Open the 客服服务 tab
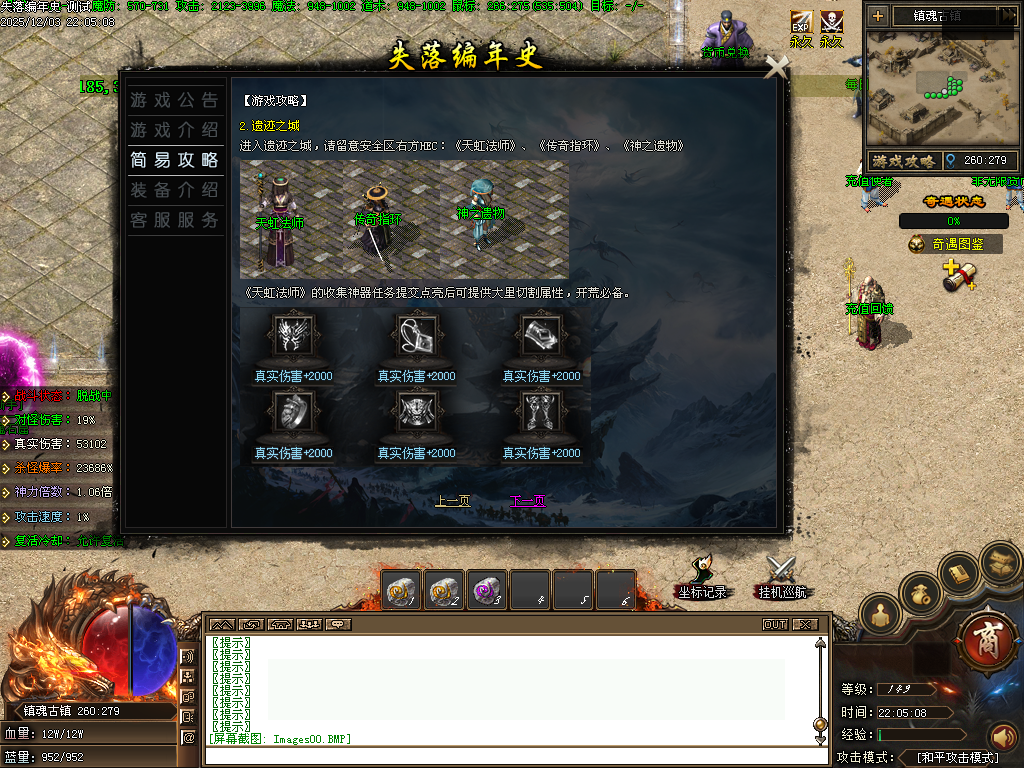 [174, 220]
